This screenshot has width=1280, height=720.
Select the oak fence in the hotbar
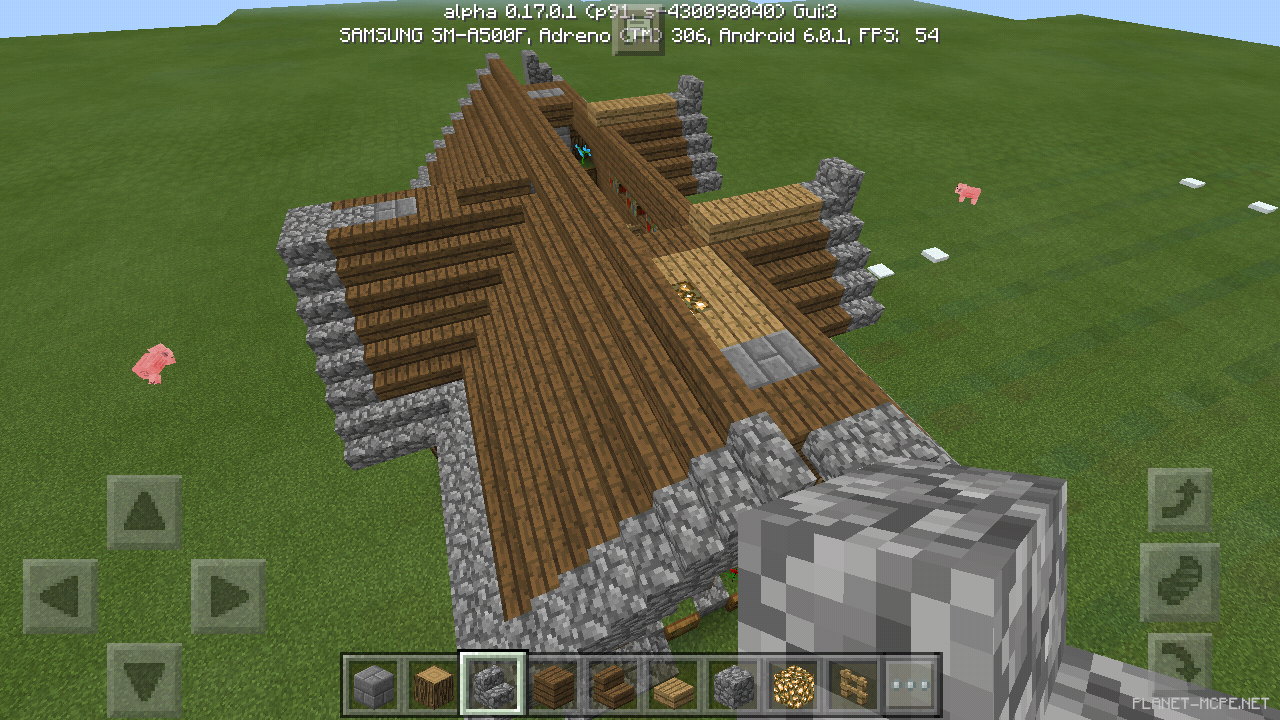[852, 684]
